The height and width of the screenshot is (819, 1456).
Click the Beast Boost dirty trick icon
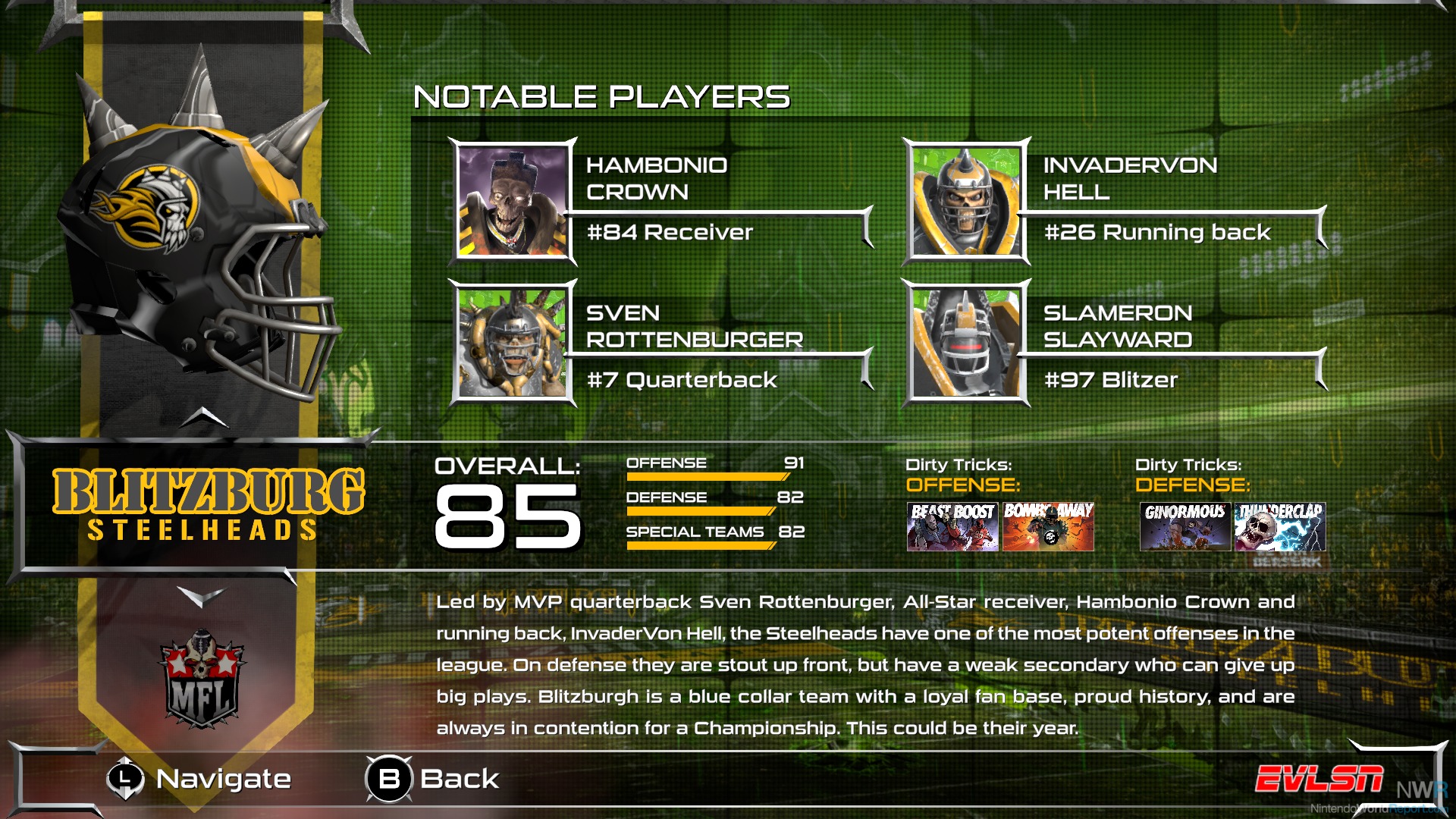point(952,526)
